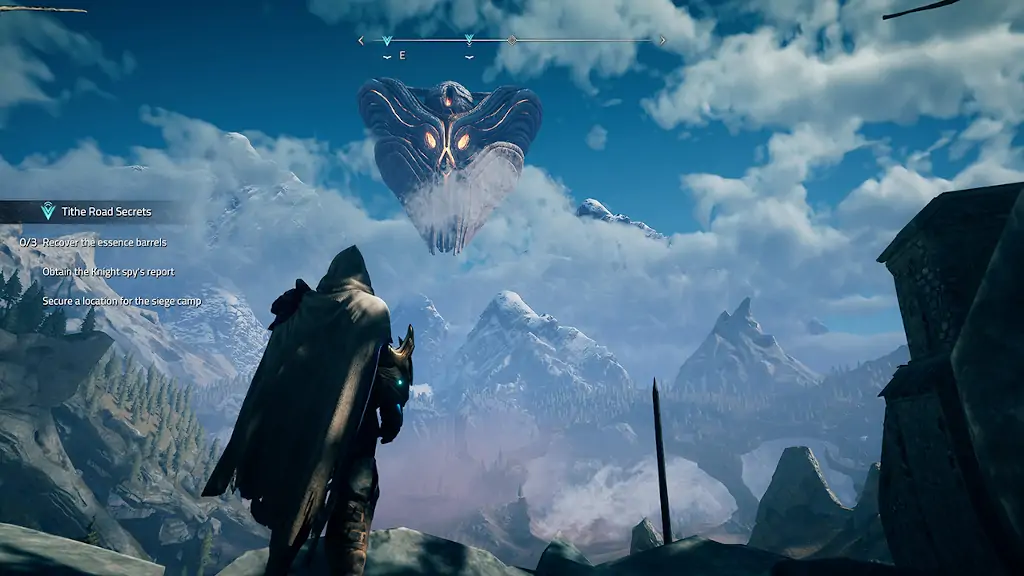Screen dimensions: 1024x576
Task: Select the quest marker above the E heading
Action: click(387, 41)
